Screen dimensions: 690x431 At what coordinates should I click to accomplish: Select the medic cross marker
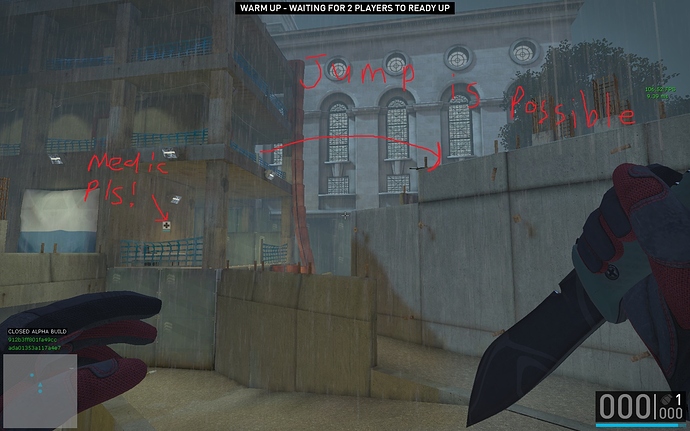point(167,226)
